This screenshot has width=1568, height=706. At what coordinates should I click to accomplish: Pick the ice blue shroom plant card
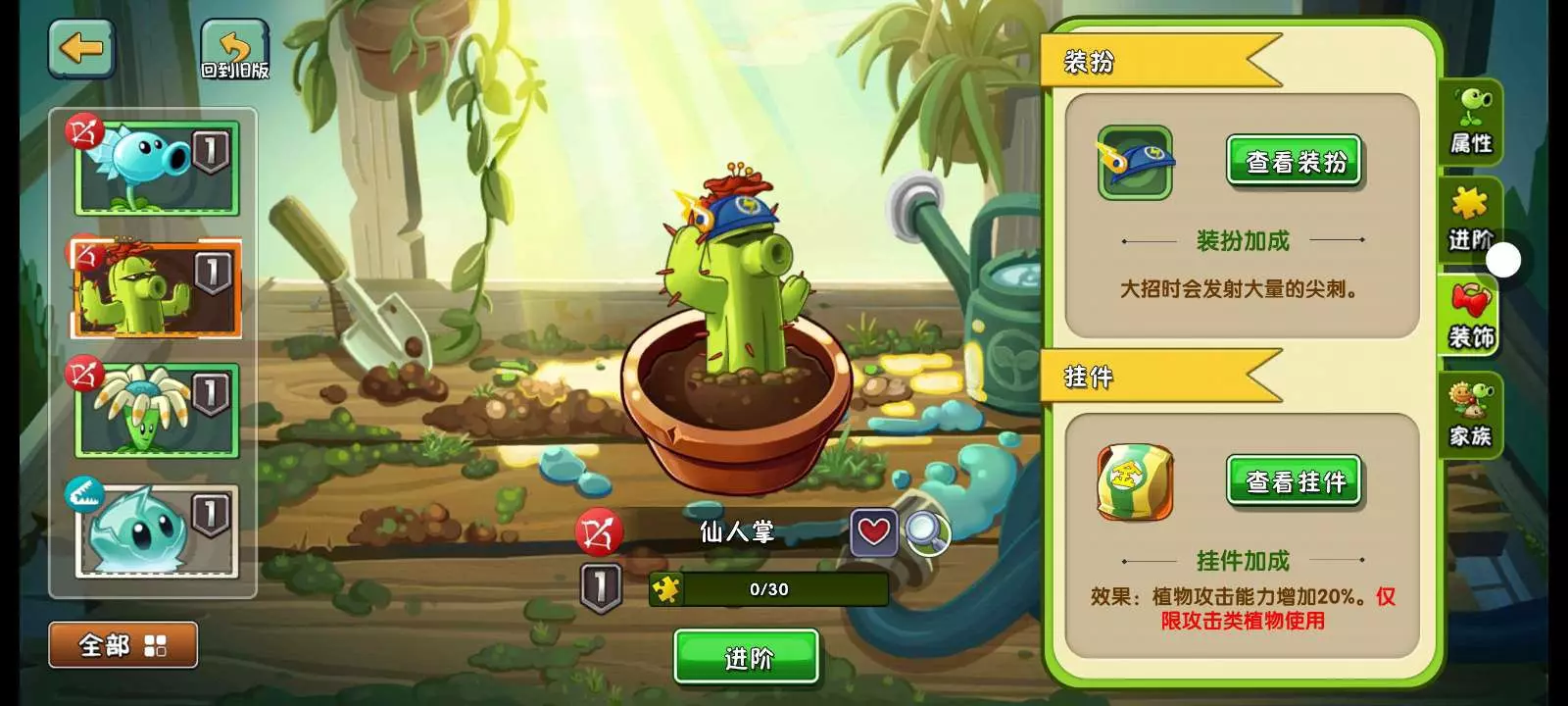click(x=157, y=530)
